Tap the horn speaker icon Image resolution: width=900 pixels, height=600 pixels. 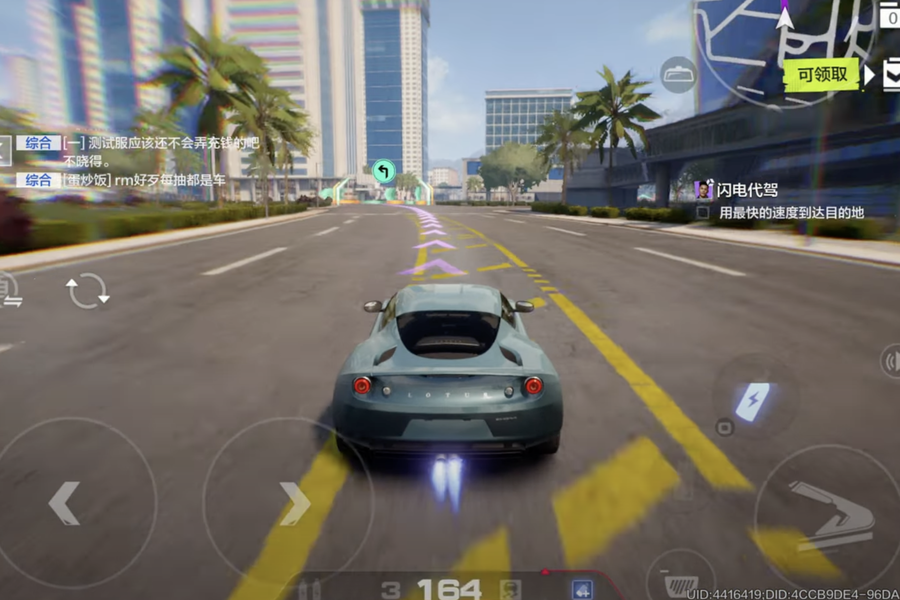[x=890, y=361]
